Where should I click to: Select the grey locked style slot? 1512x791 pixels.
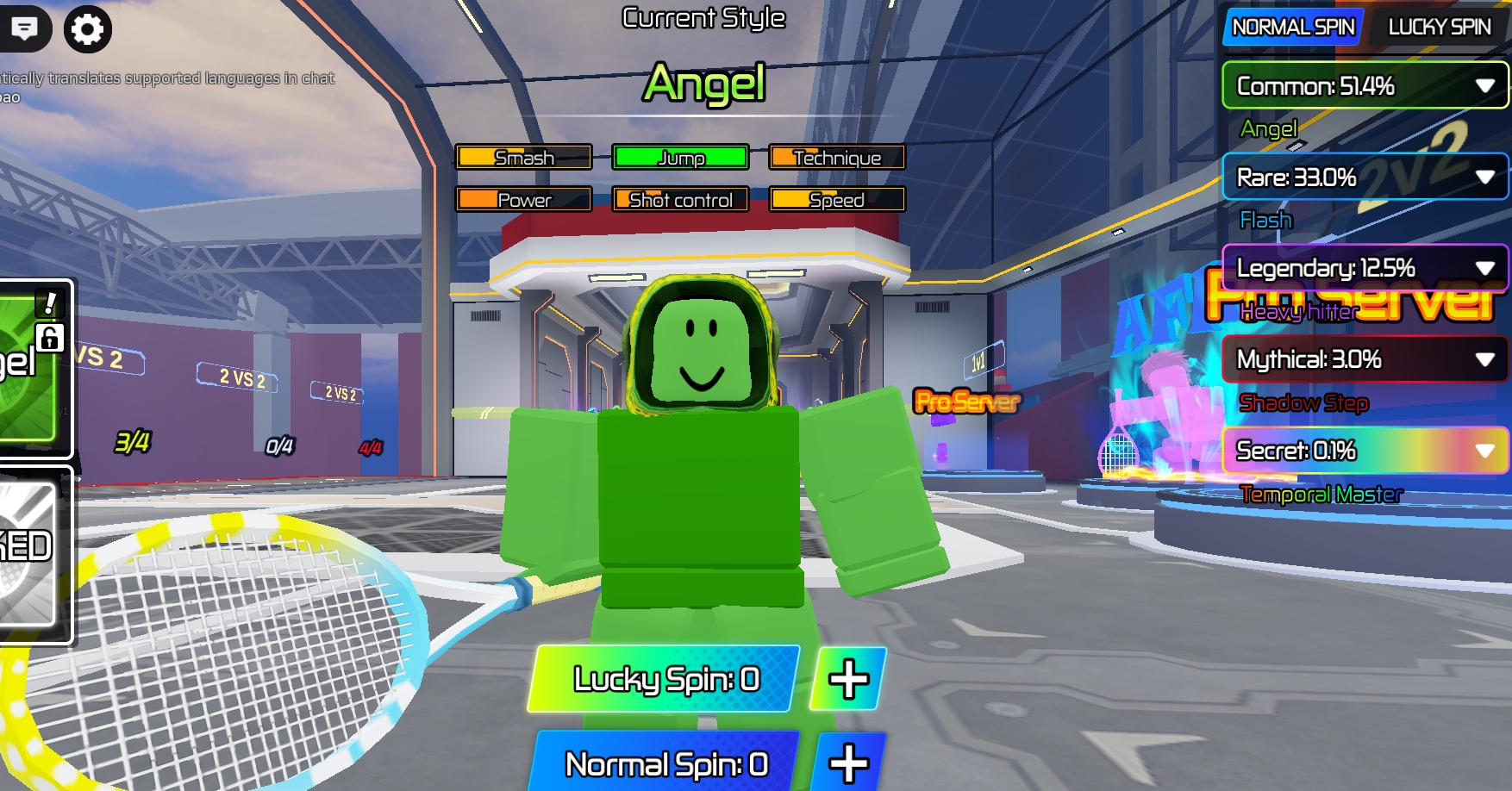click(x=28, y=553)
